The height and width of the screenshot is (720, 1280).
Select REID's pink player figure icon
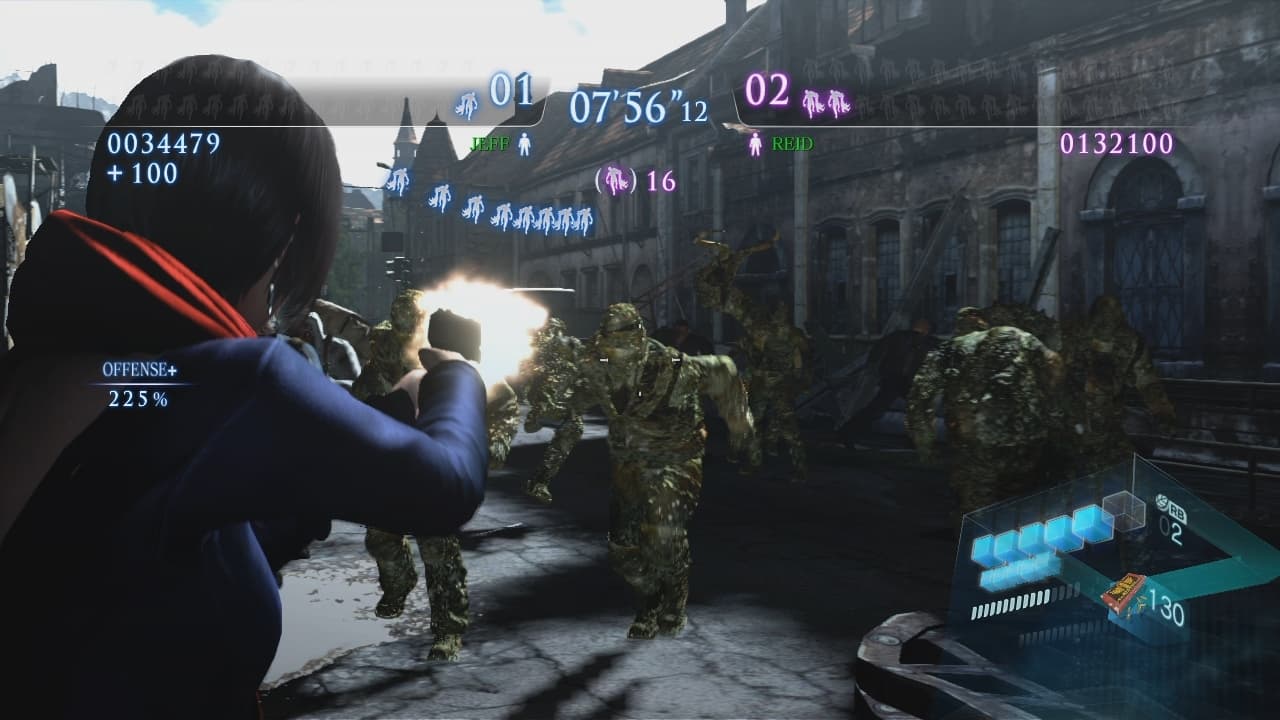[755, 142]
